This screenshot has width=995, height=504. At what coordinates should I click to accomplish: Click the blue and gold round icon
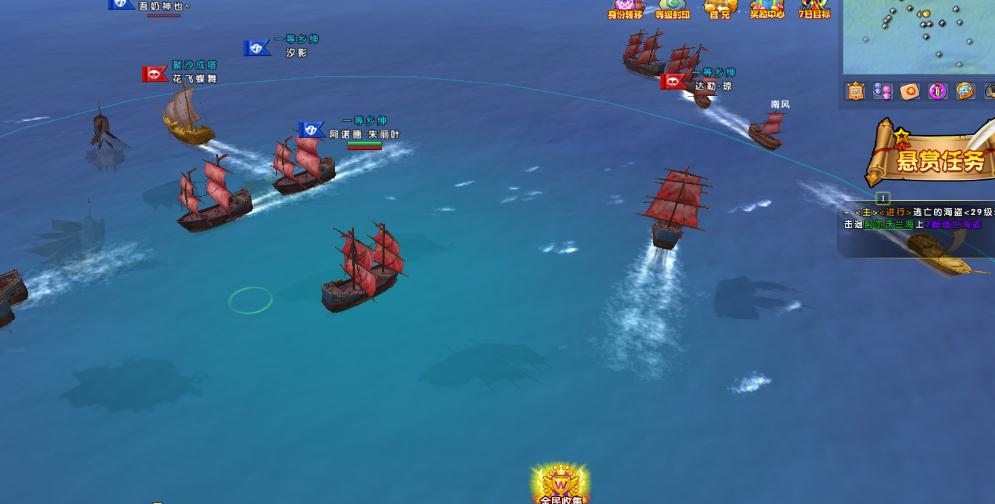point(964,92)
